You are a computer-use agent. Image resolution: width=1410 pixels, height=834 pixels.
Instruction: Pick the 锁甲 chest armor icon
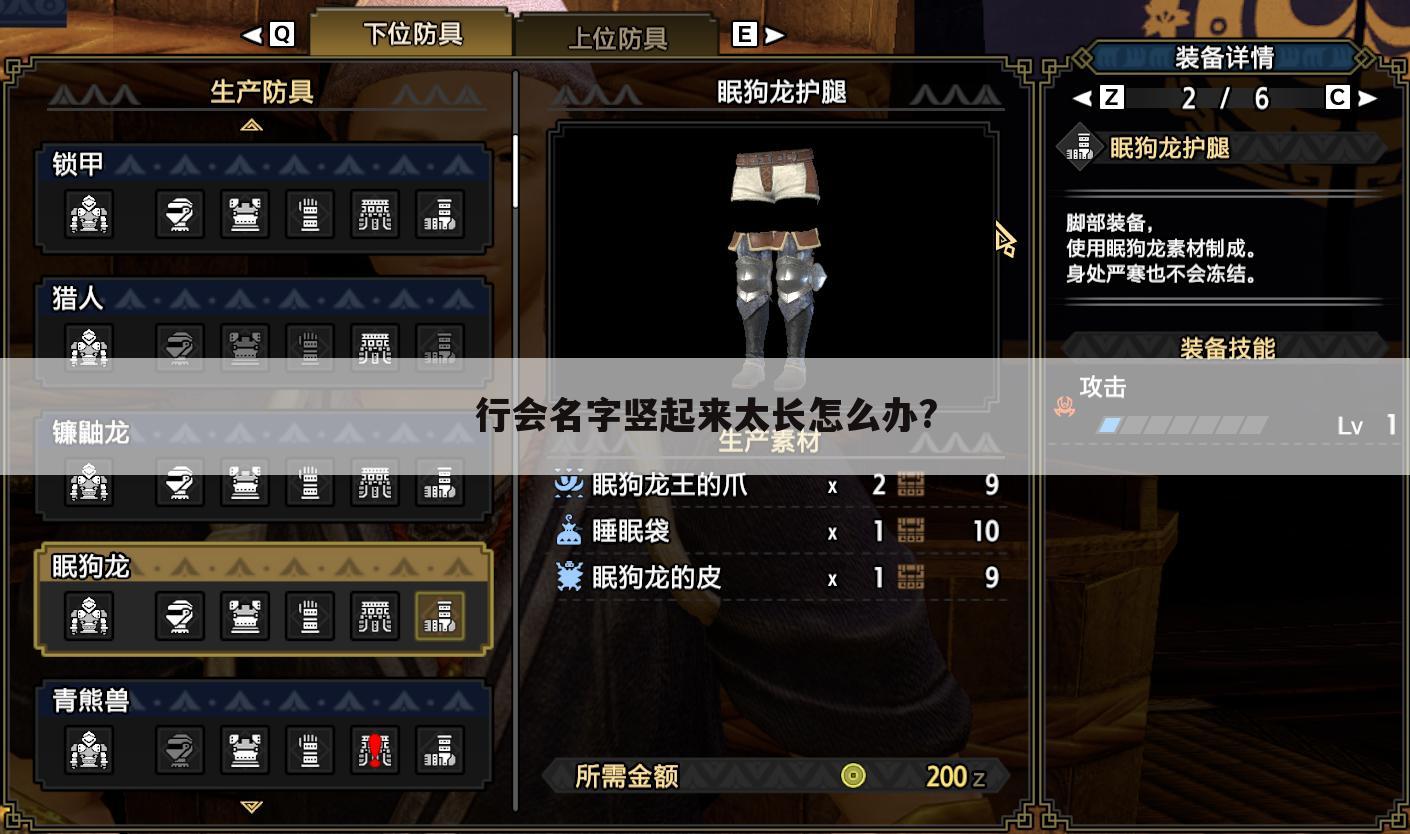245,214
